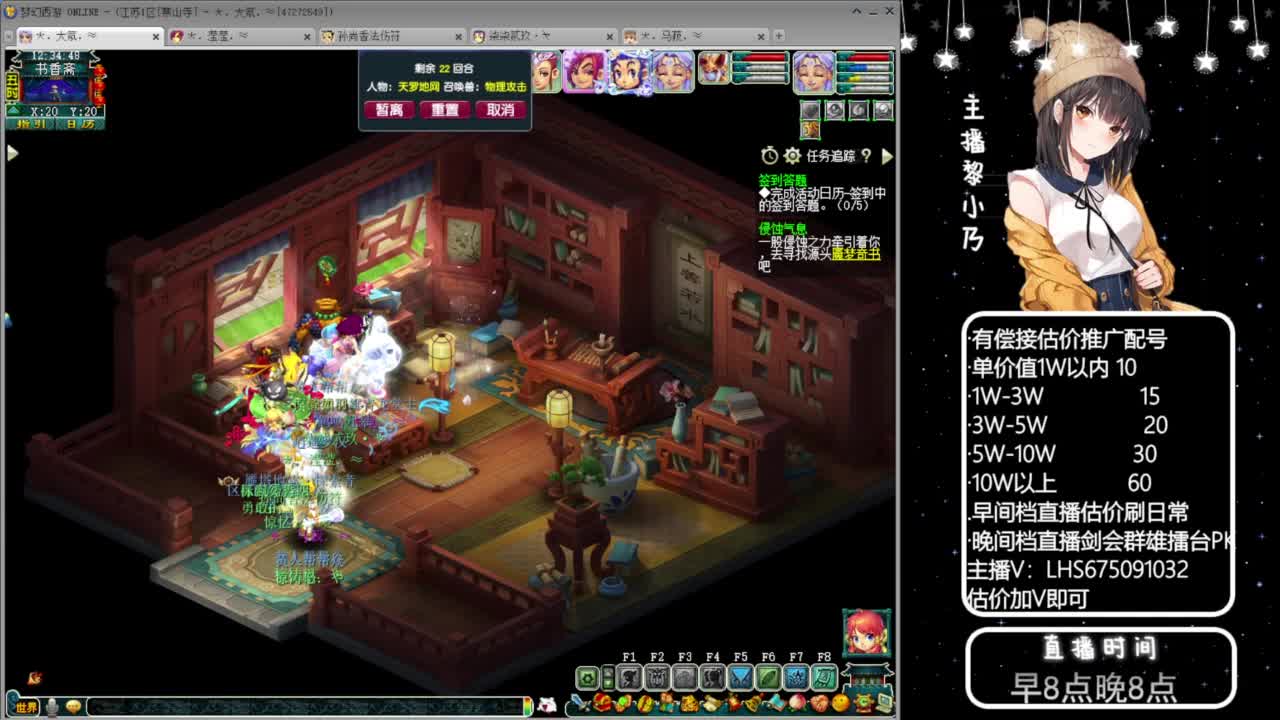1280x720 pixels.
Task: Click the arrow to the right of 任务追踪
Action: [888, 155]
